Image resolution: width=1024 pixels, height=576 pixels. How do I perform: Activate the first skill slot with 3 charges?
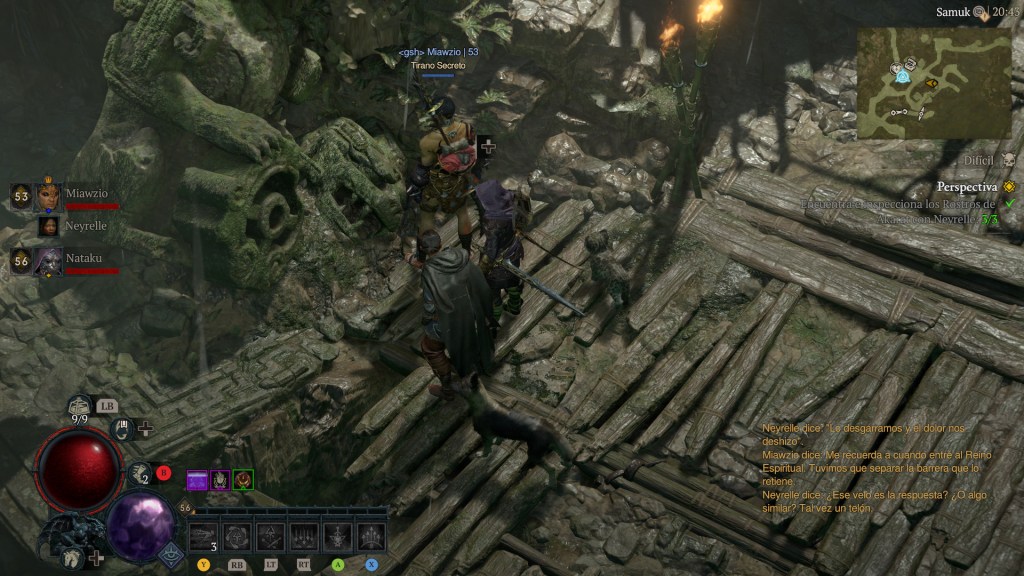click(x=204, y=537)
